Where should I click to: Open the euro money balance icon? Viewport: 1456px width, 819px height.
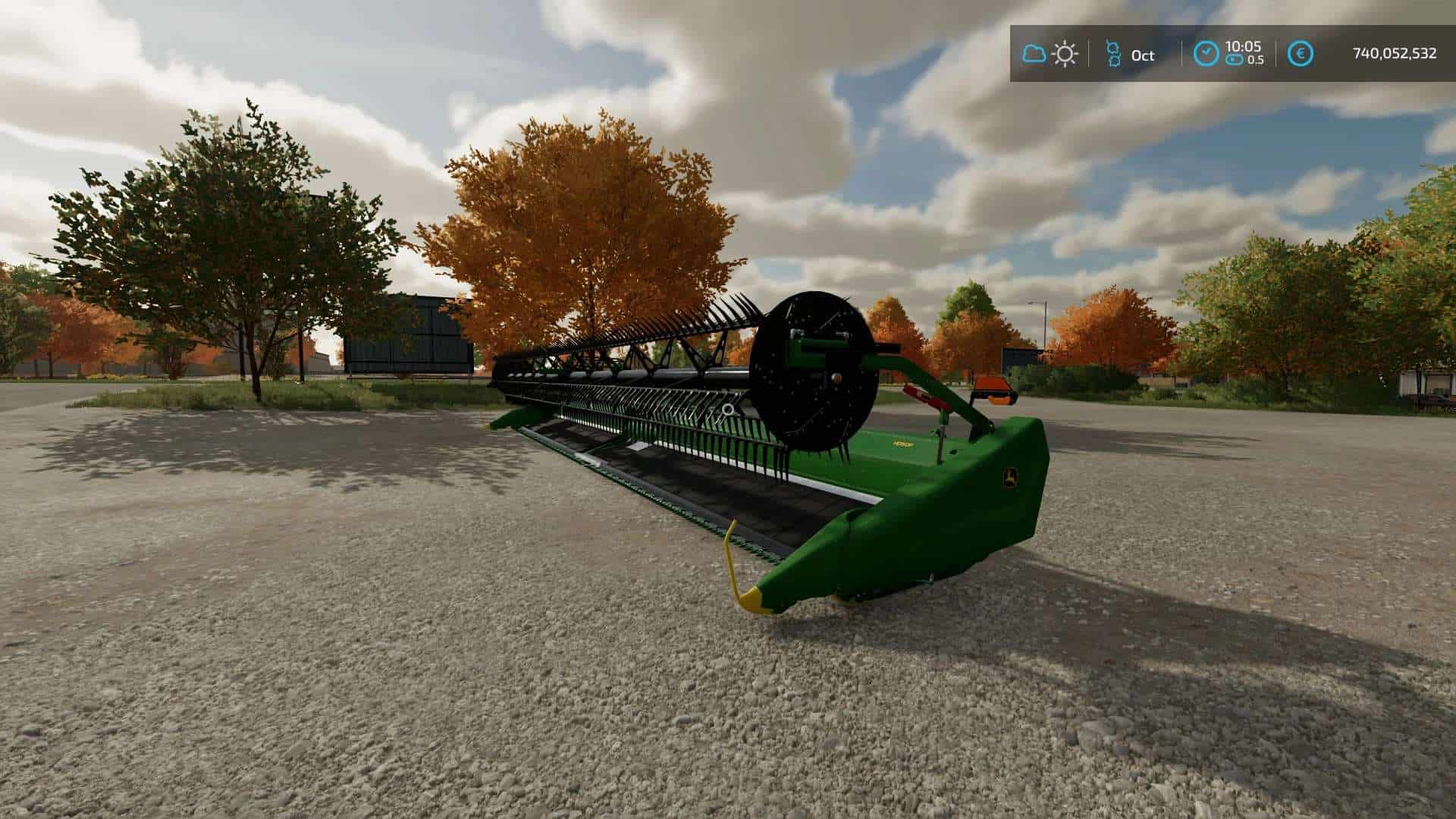tap(1301, 54)
